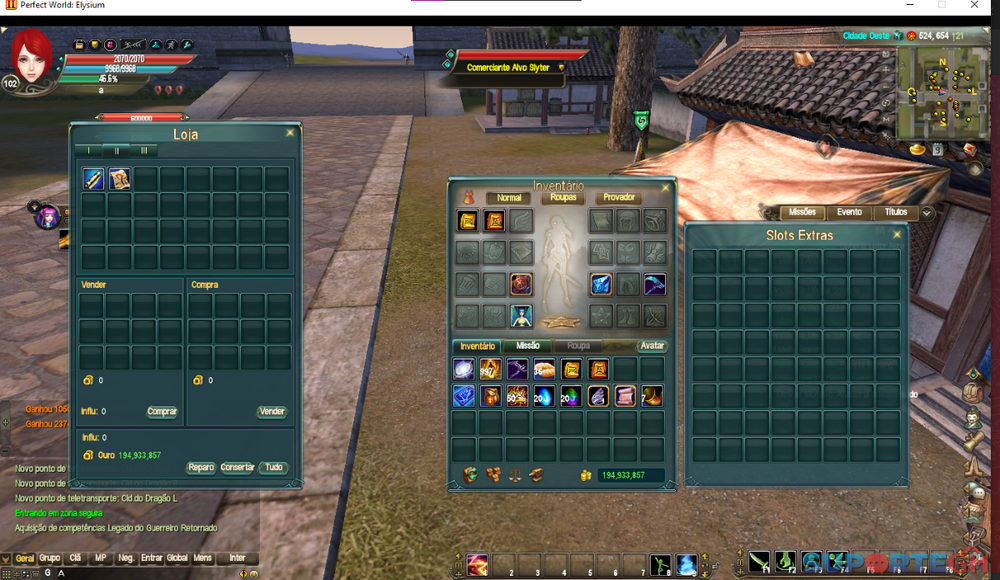1000x580 pixels.
Task: Close the Perfect World: Elysium window
Action: (974, 5)
